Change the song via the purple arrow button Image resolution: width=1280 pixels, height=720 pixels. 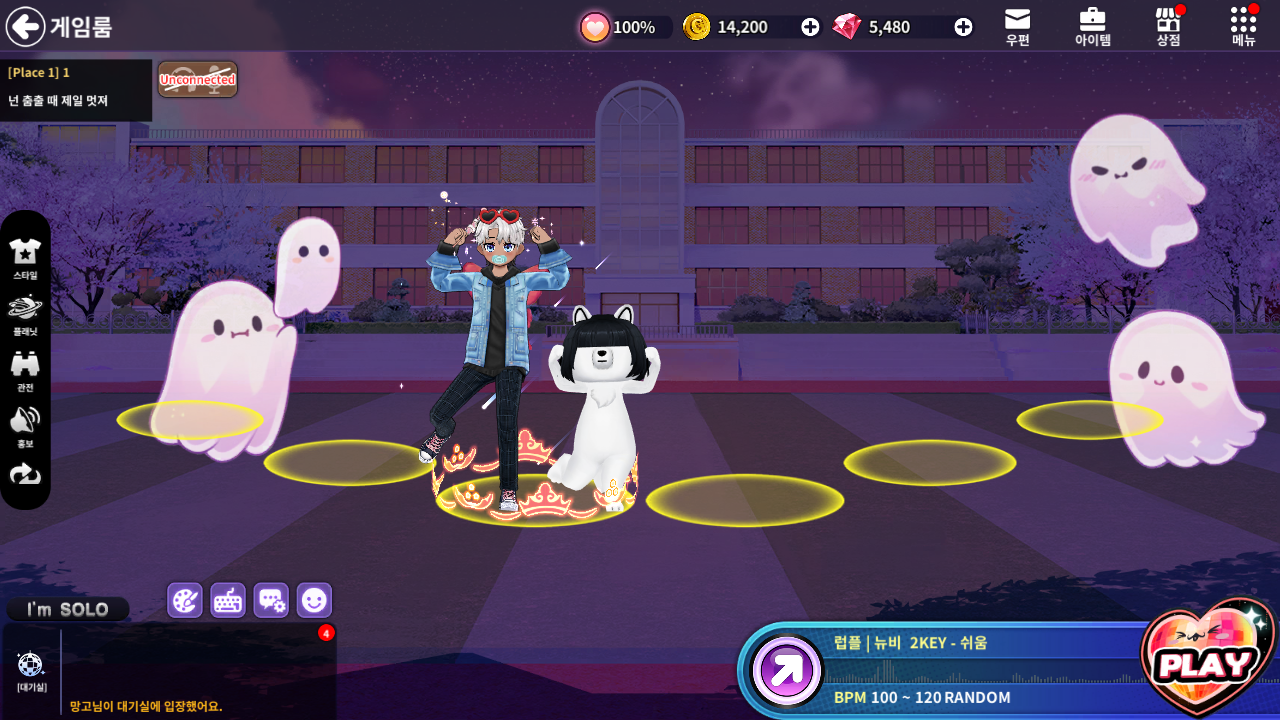tap(787, 670)
